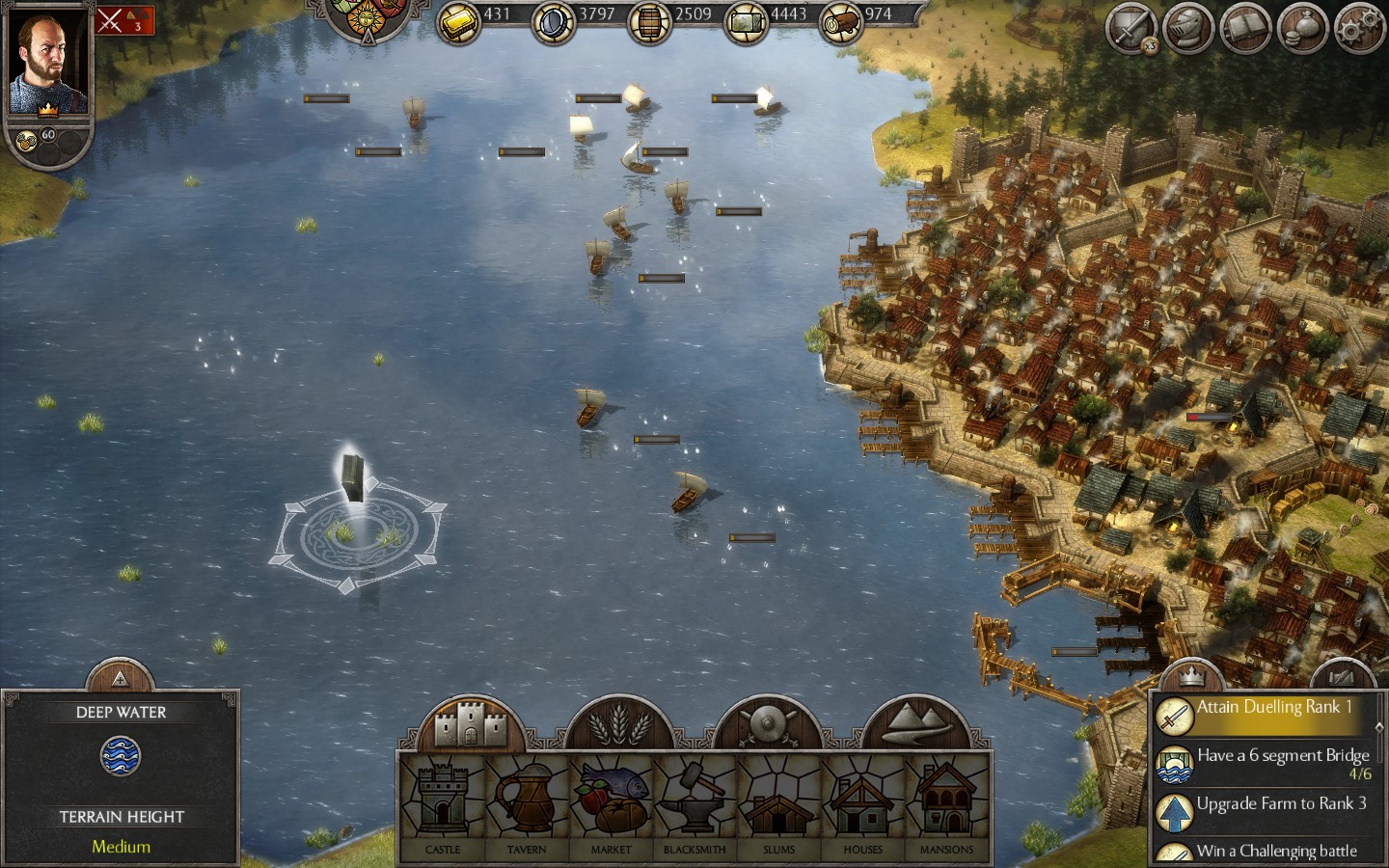Open the helmet armory panel
The width and height of the screenshot is (1389, 868).
pos(1186,26)
